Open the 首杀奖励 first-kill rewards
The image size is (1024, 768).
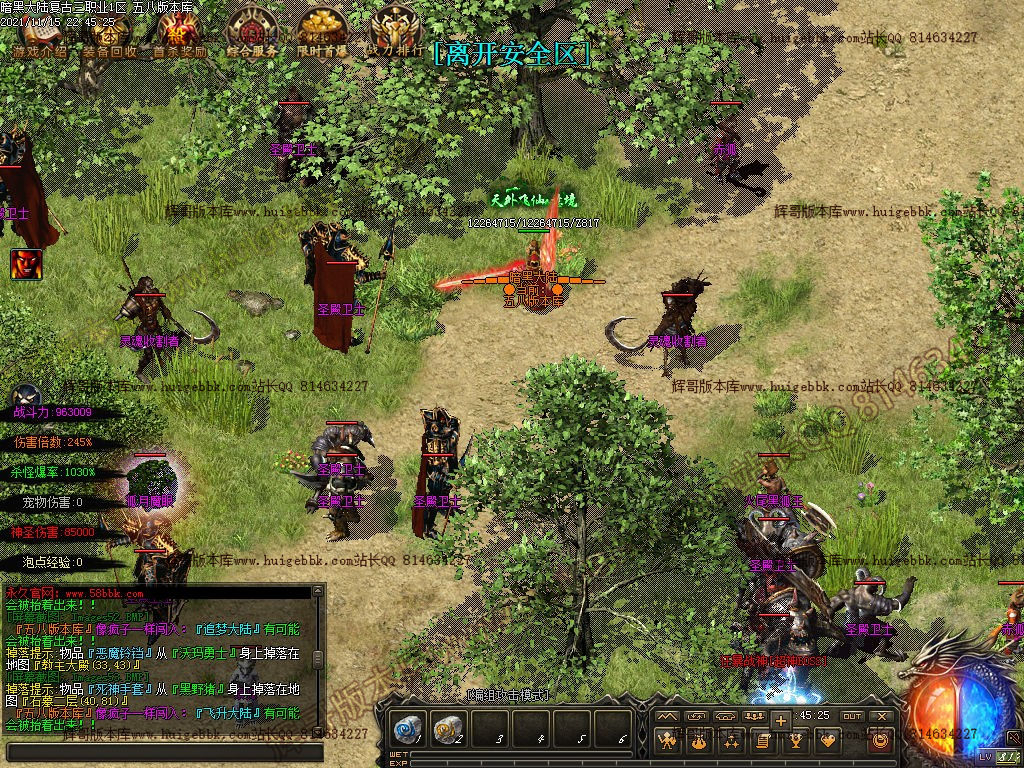click(x=178, y=35)
